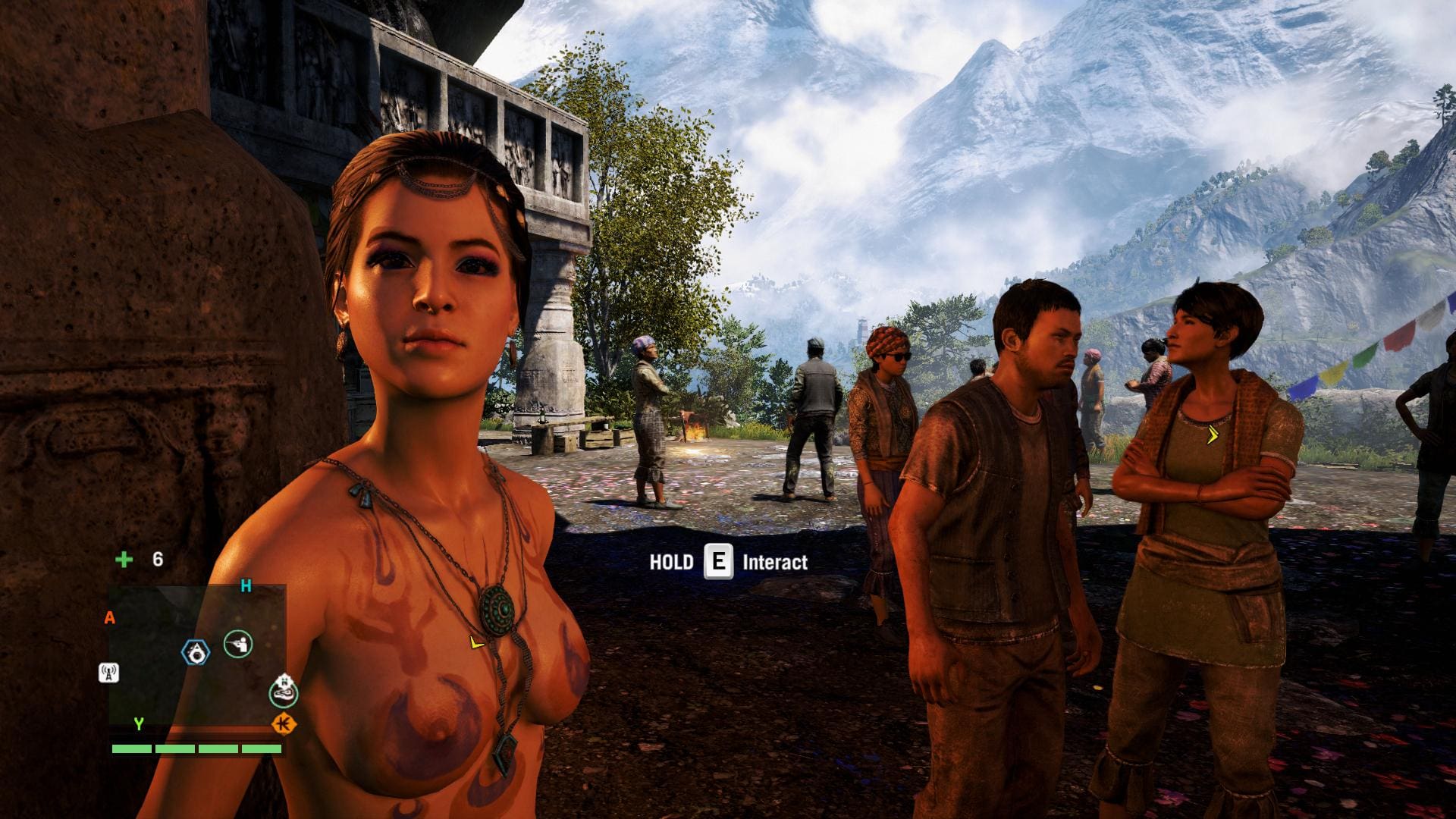Click the green-ringed snake marker on the minimap
This screenshot has height=819, width=1456.
pyautogui.click(x=284, y=691)
